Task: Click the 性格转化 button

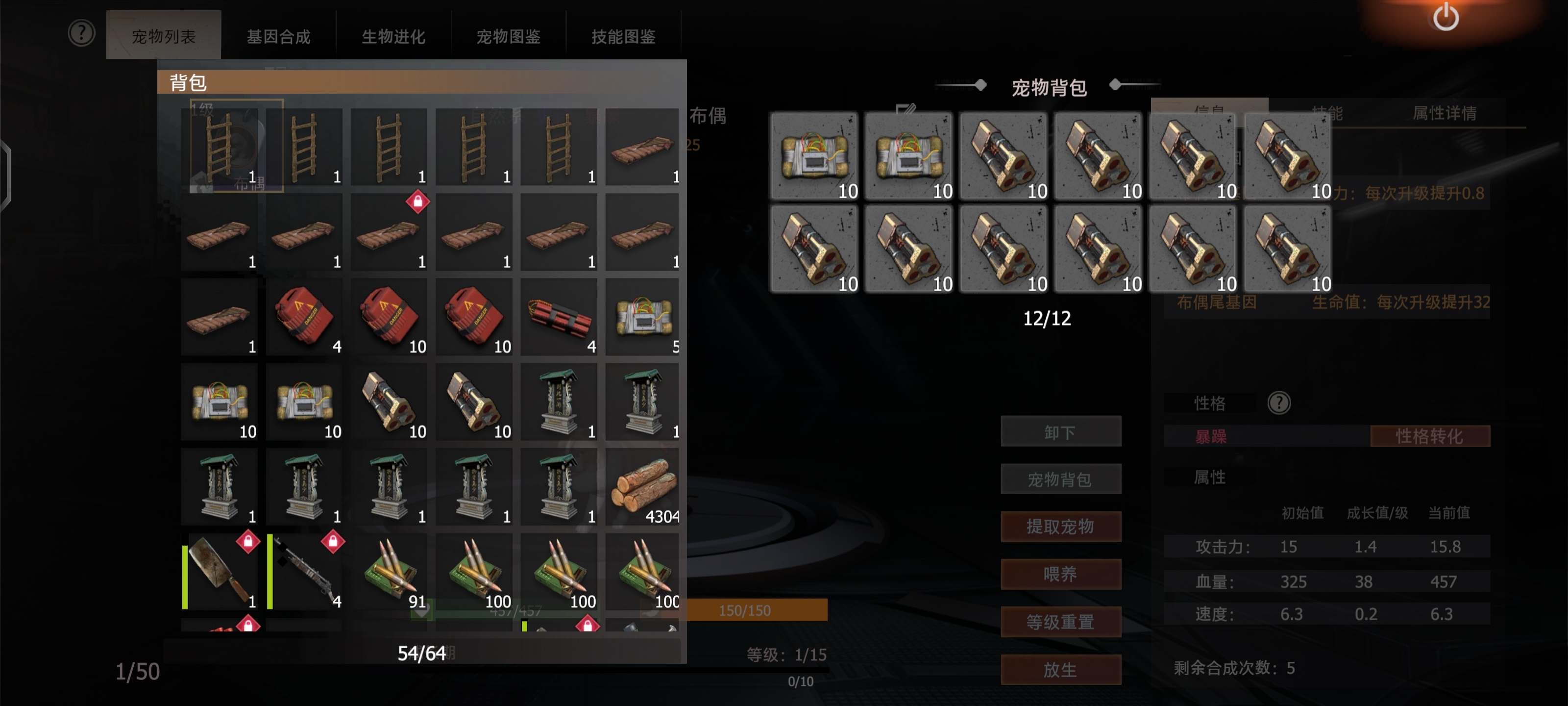Action: pos(1429,436)
